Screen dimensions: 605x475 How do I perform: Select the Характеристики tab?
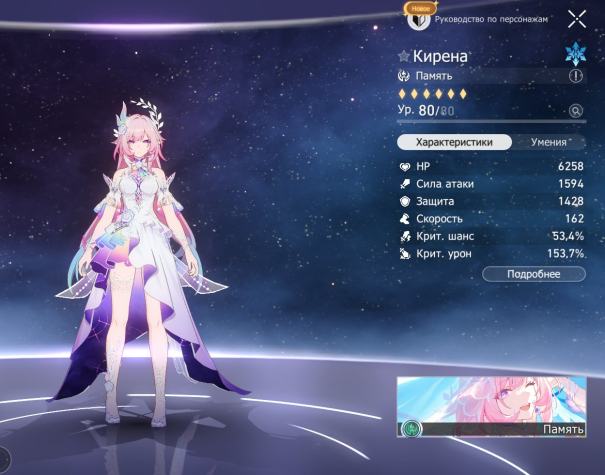tap(455, 142)
